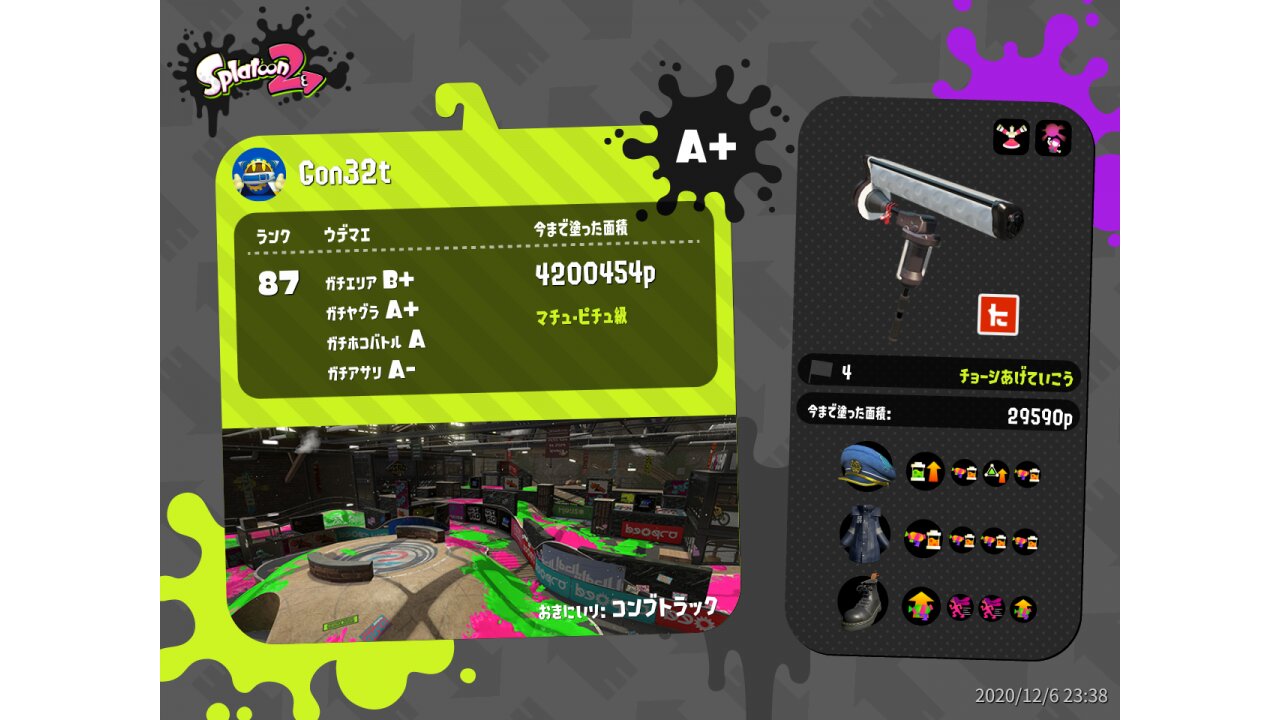Screen dimensions: 1280x720
Task: Open player Gon32t's avatar icon
Action: click(259, 173)
